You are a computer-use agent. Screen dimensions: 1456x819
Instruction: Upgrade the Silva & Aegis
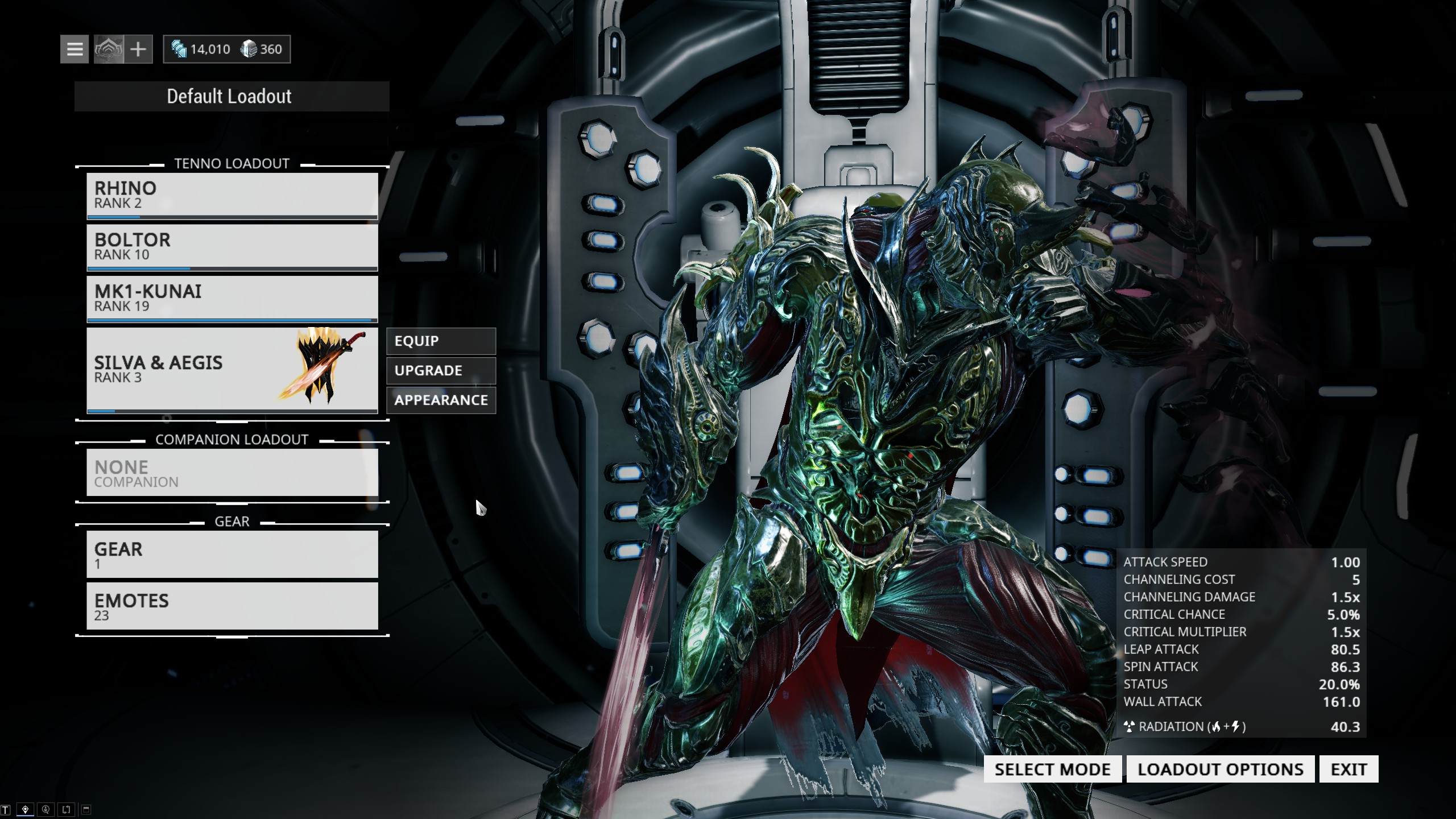coord(441,371)
